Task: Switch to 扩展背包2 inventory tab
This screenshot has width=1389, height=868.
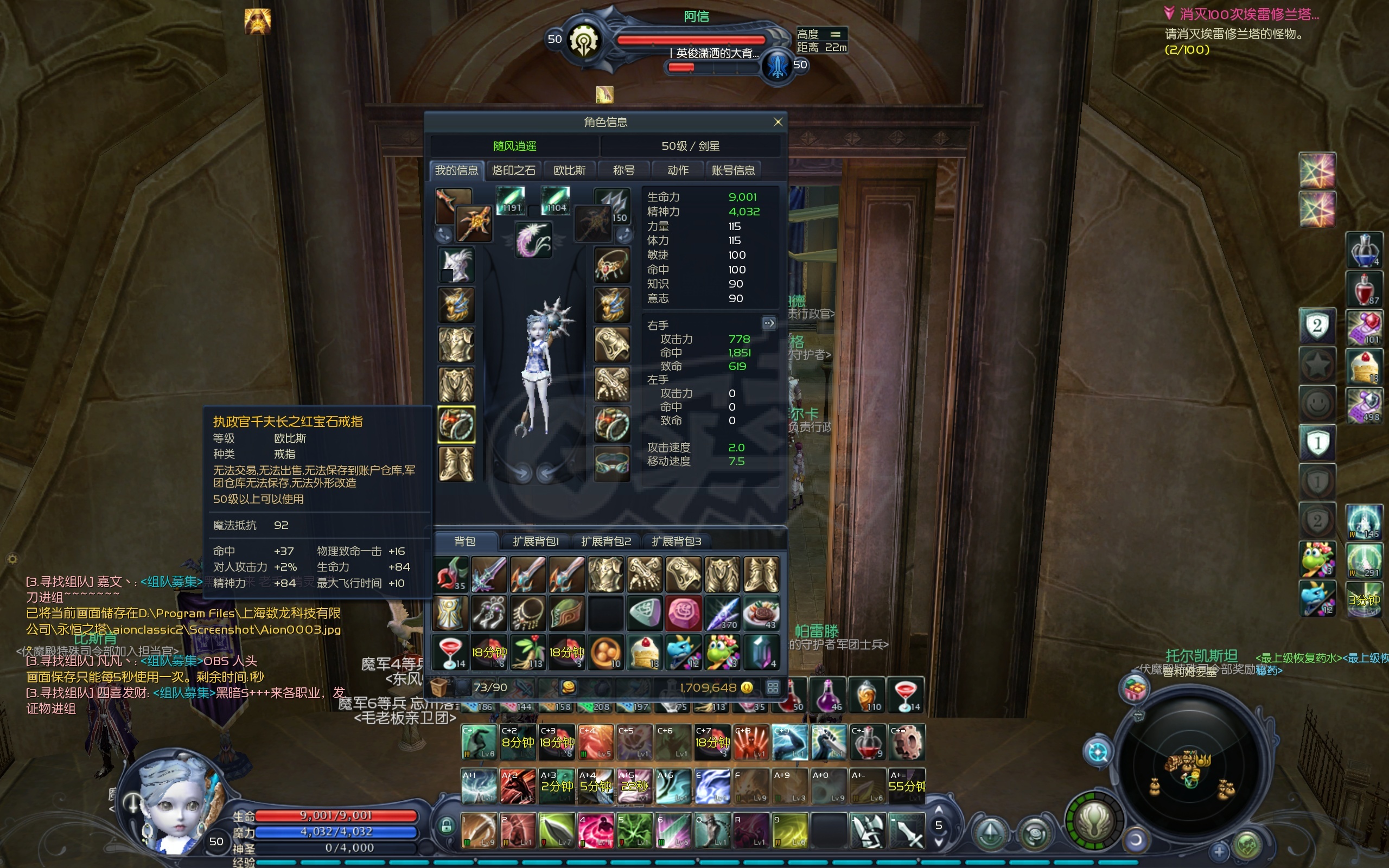Action: 606,541
